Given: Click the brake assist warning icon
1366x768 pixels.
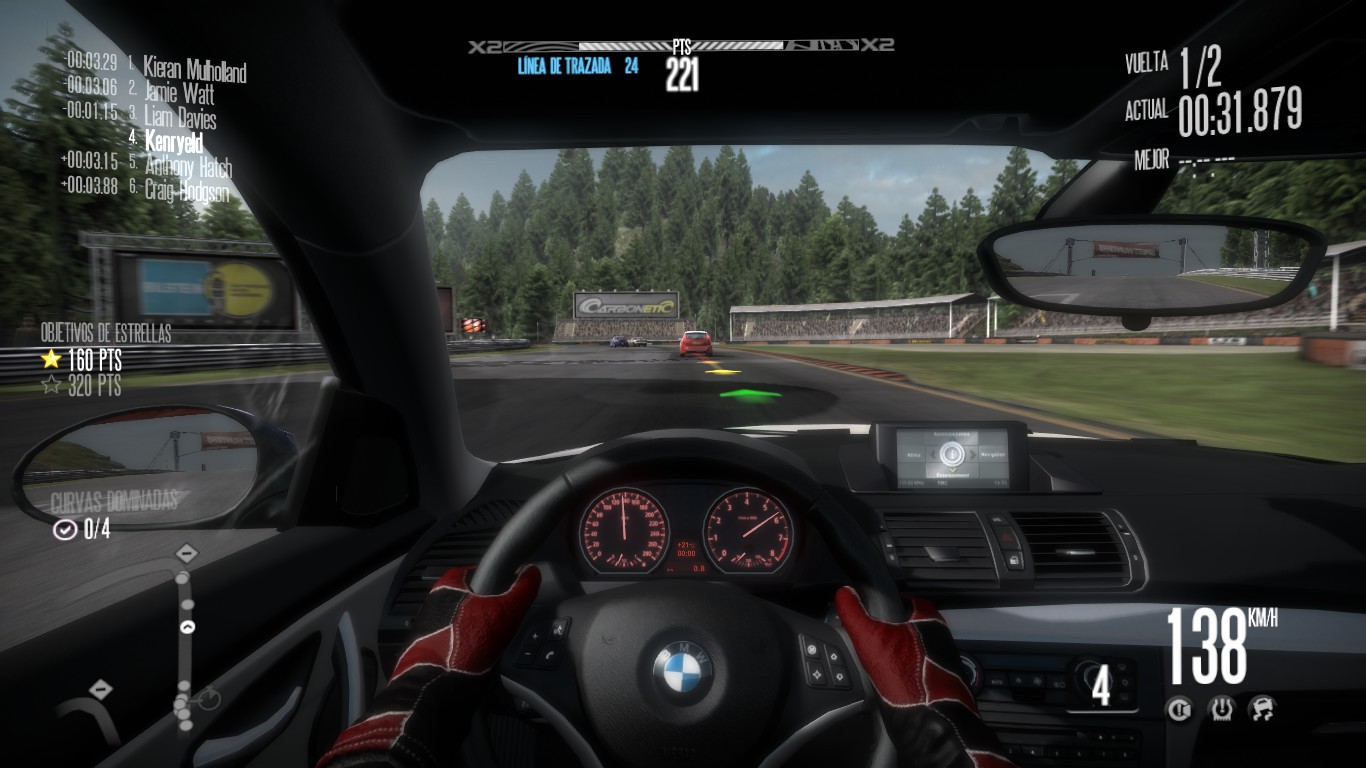Looking at the screenshot, I should coord(1180,709).
